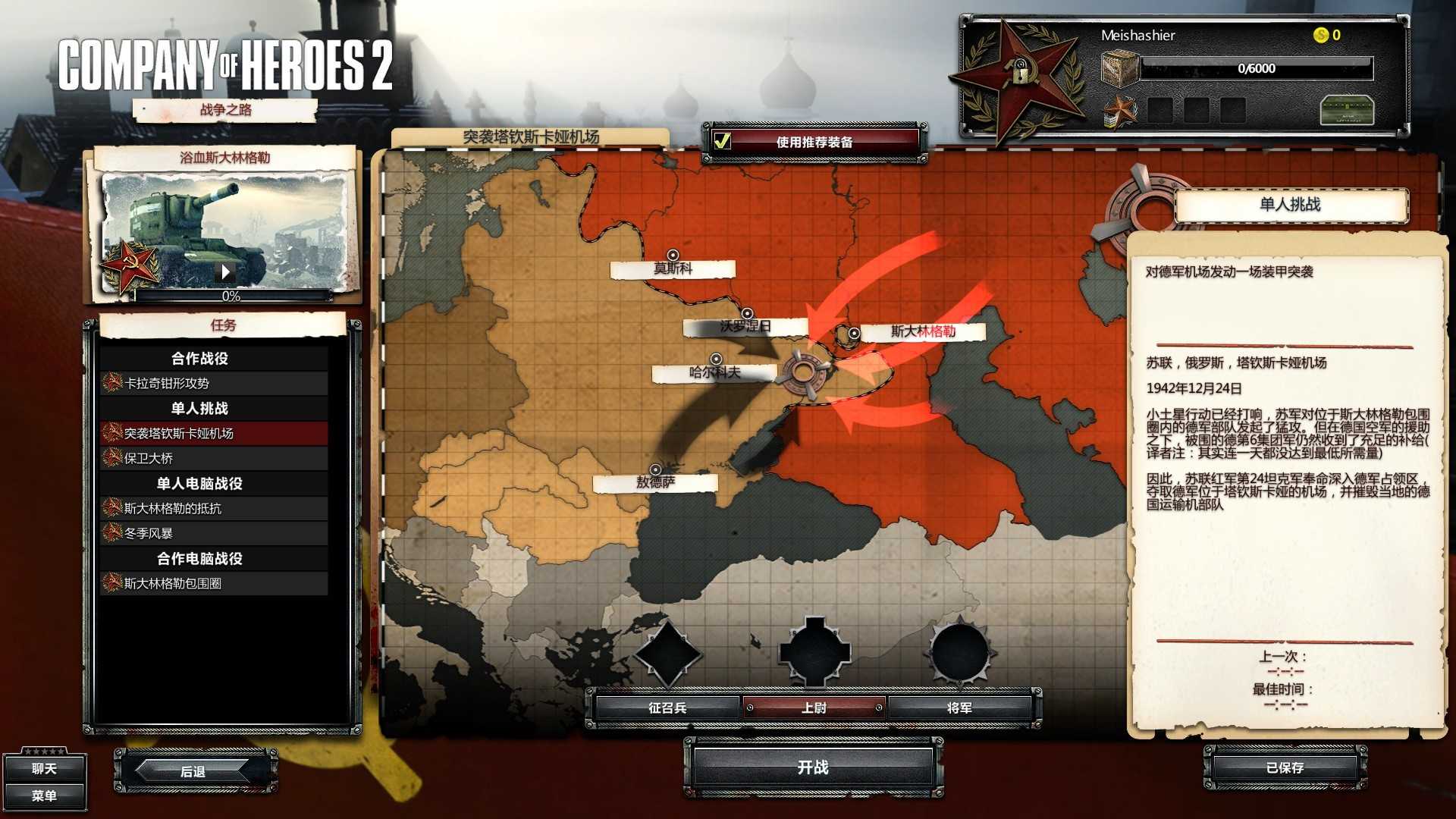Viewport: 1456px width, 819px height.
Task: Open the green loot chest icon
Action: pyautogui.click(x=1347, y=111)
